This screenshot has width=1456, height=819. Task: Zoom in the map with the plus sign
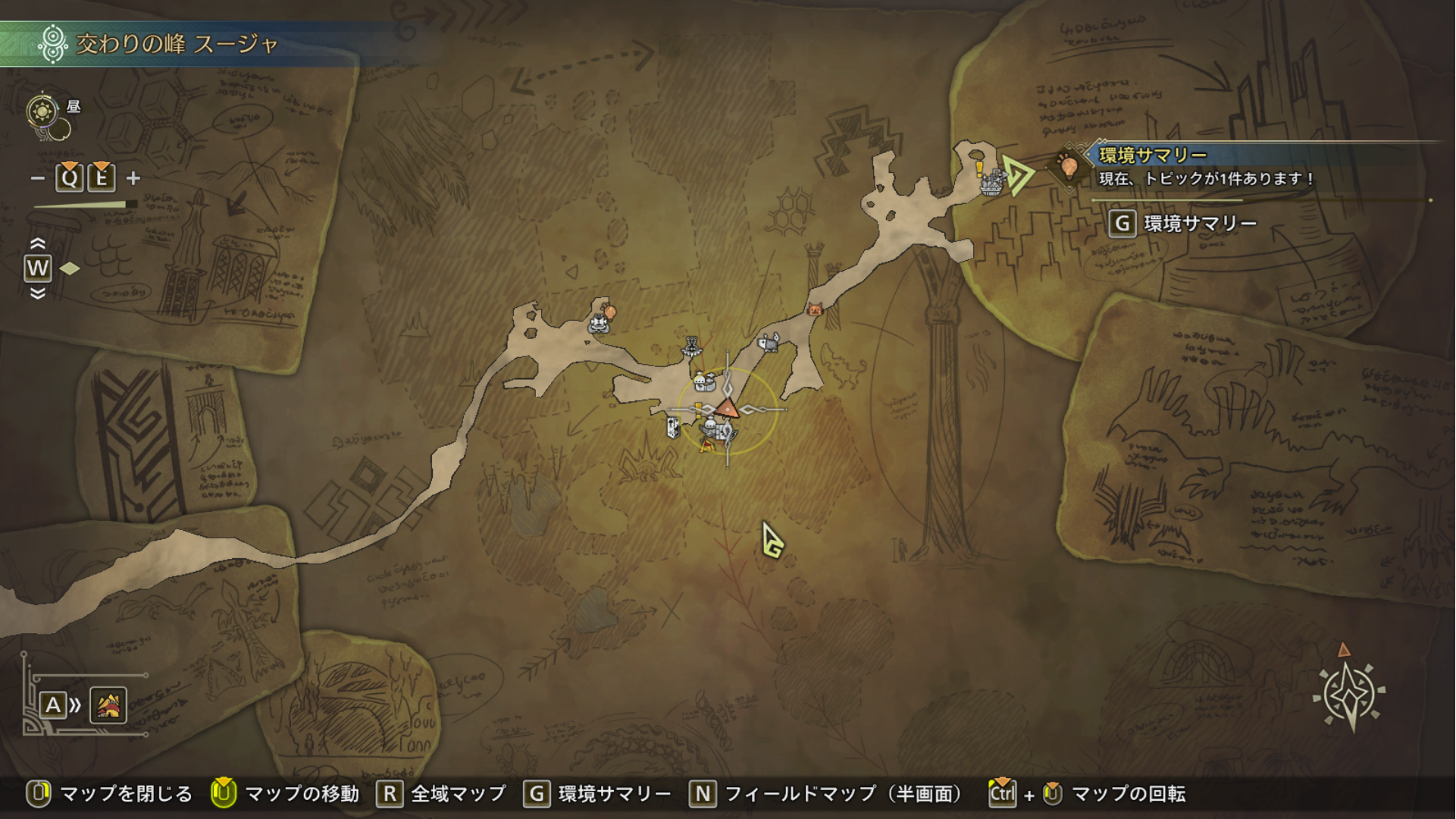[133, 178]
